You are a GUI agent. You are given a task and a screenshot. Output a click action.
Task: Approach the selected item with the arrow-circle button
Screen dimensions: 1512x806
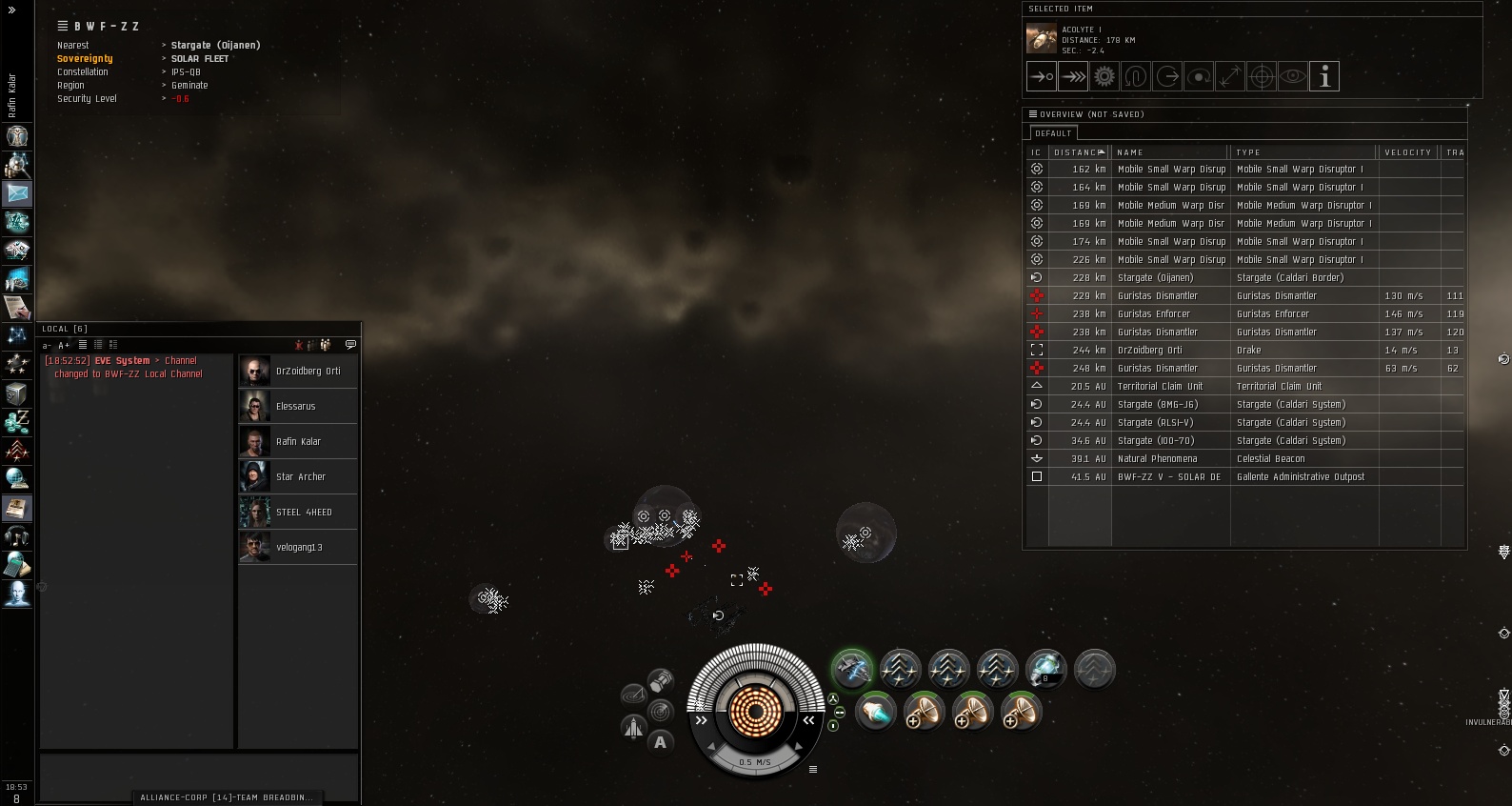(x=1042, y=76)
